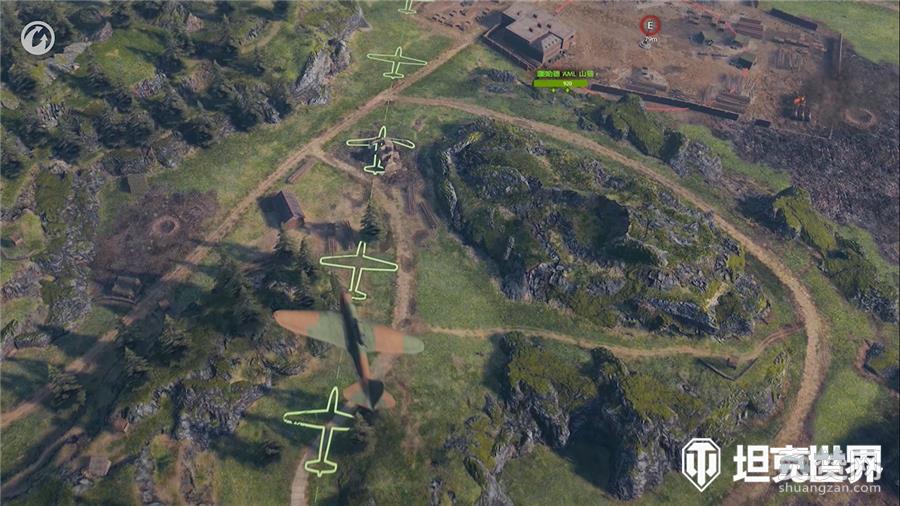Viewport: 900px width, 506px height.
Task: Select the AML vehicle name marker
Action: [564, 74]
